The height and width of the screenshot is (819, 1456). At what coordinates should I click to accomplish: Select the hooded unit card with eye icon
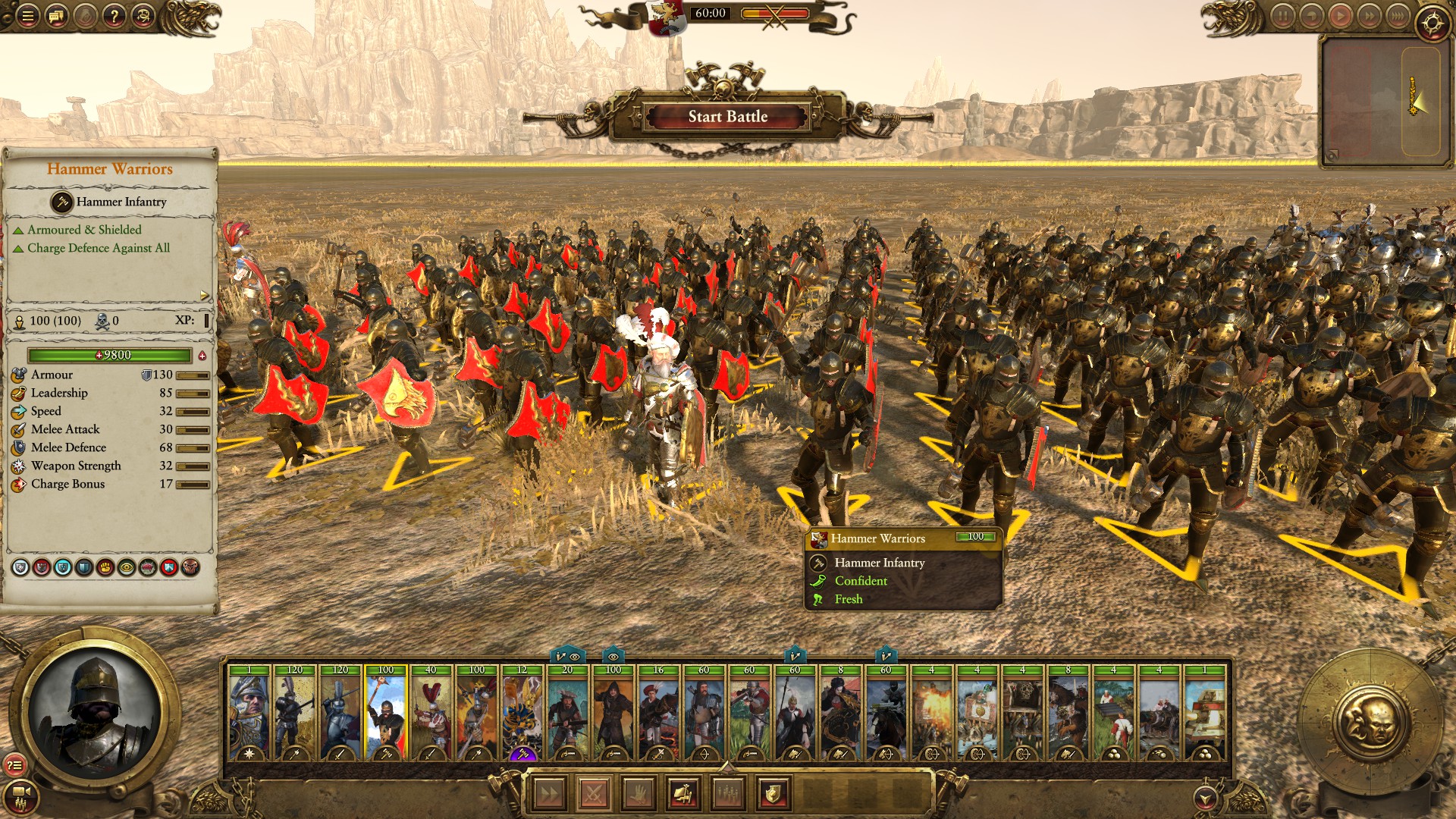pyautogui.click(x=613, y=713)
